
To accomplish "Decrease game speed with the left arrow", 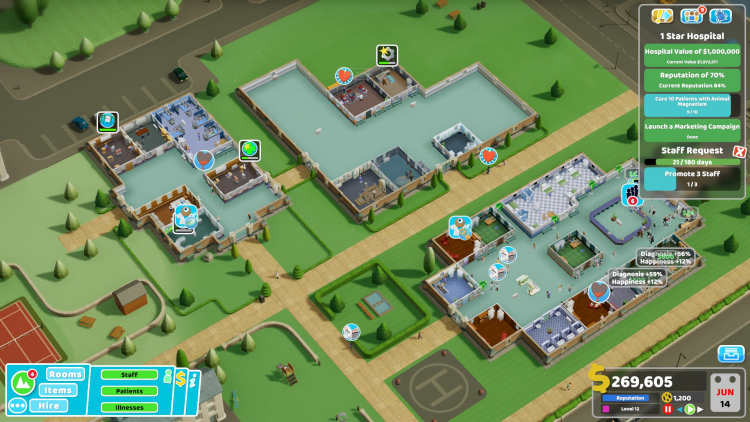I will click(x=679, y=409).
